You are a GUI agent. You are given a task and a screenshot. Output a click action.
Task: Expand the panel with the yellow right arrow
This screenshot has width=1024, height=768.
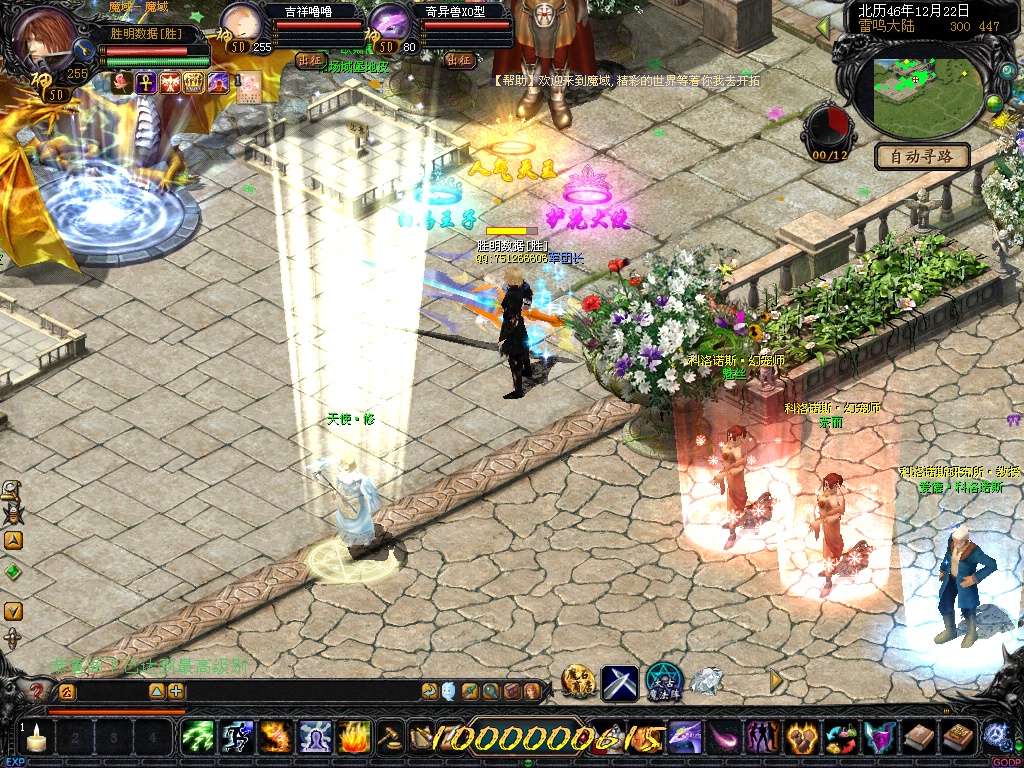776,680
